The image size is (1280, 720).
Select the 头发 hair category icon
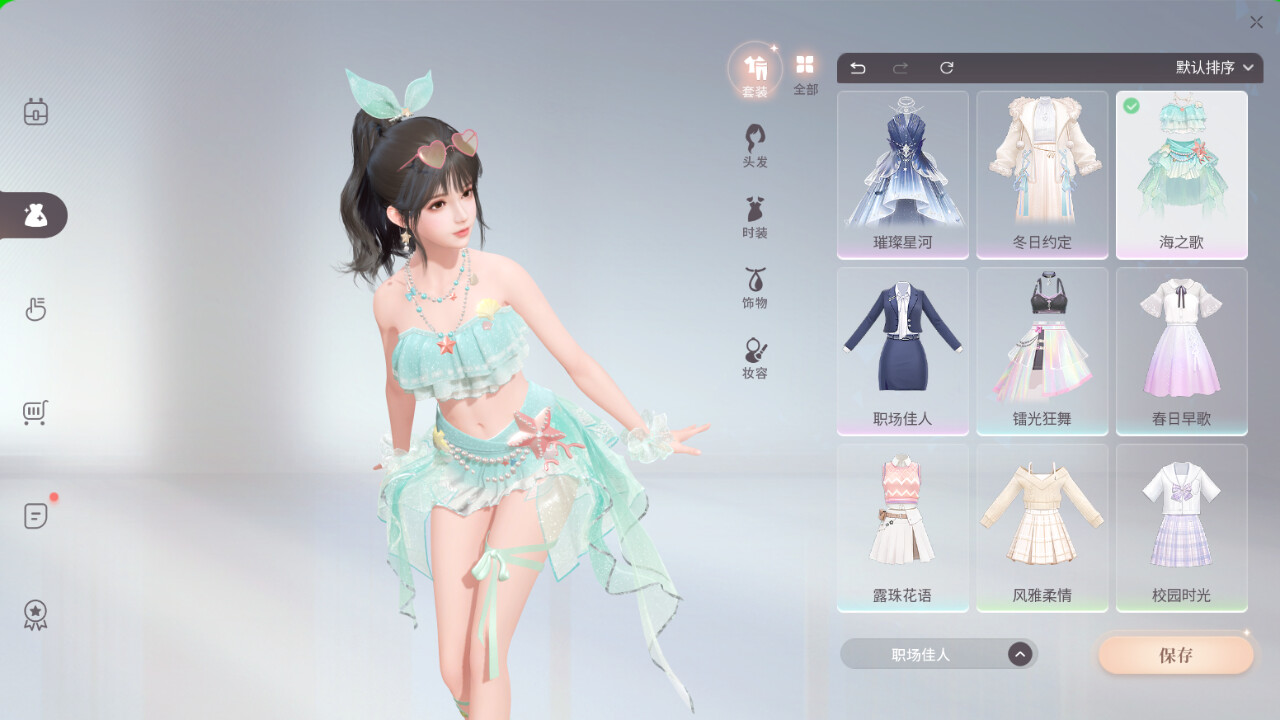pos(753,144)
